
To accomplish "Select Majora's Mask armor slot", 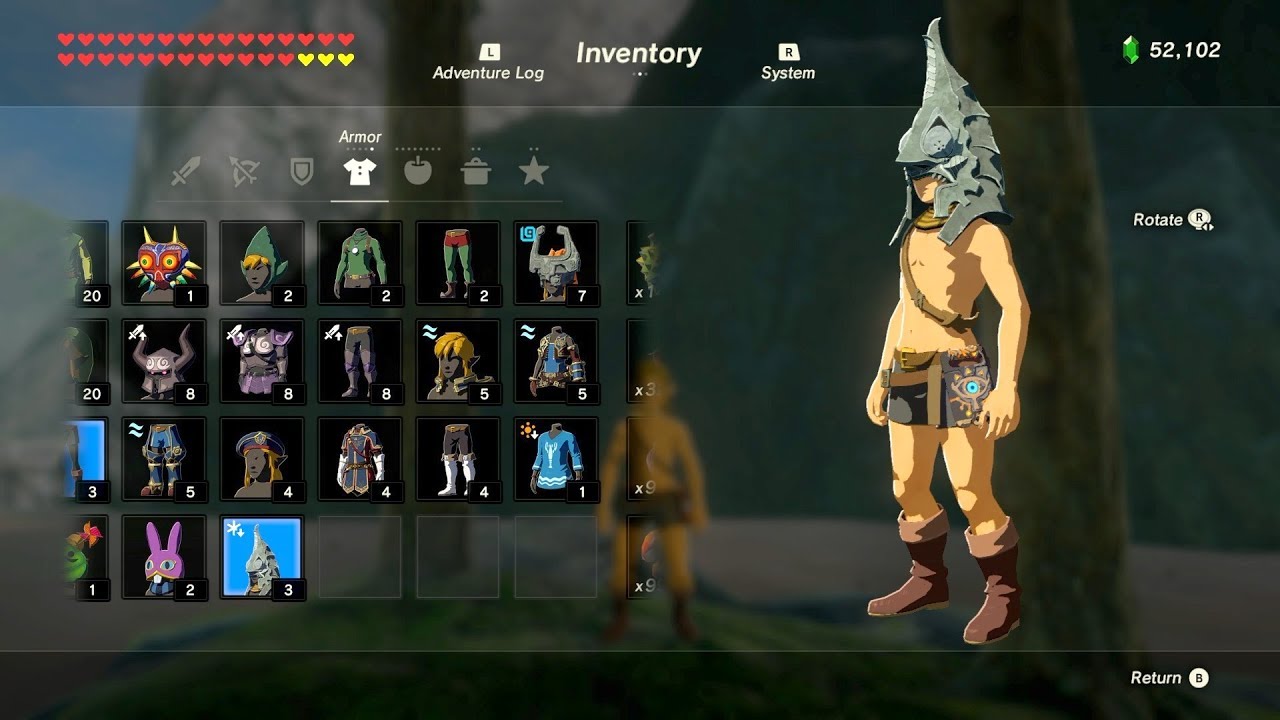I will coord(164,263).
